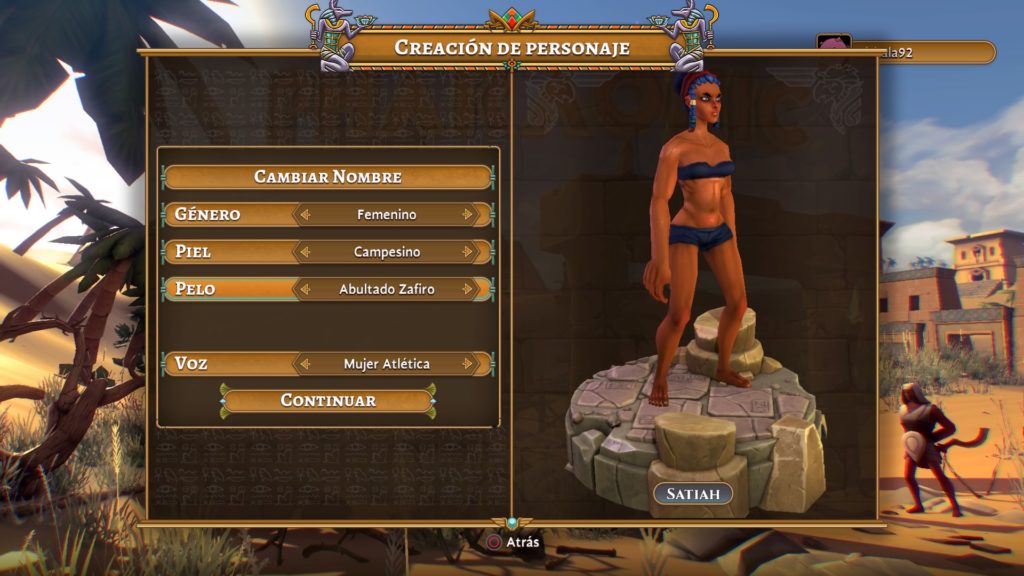Select next Piel skin option
The image size is (1024, 576).
(467, 252)
